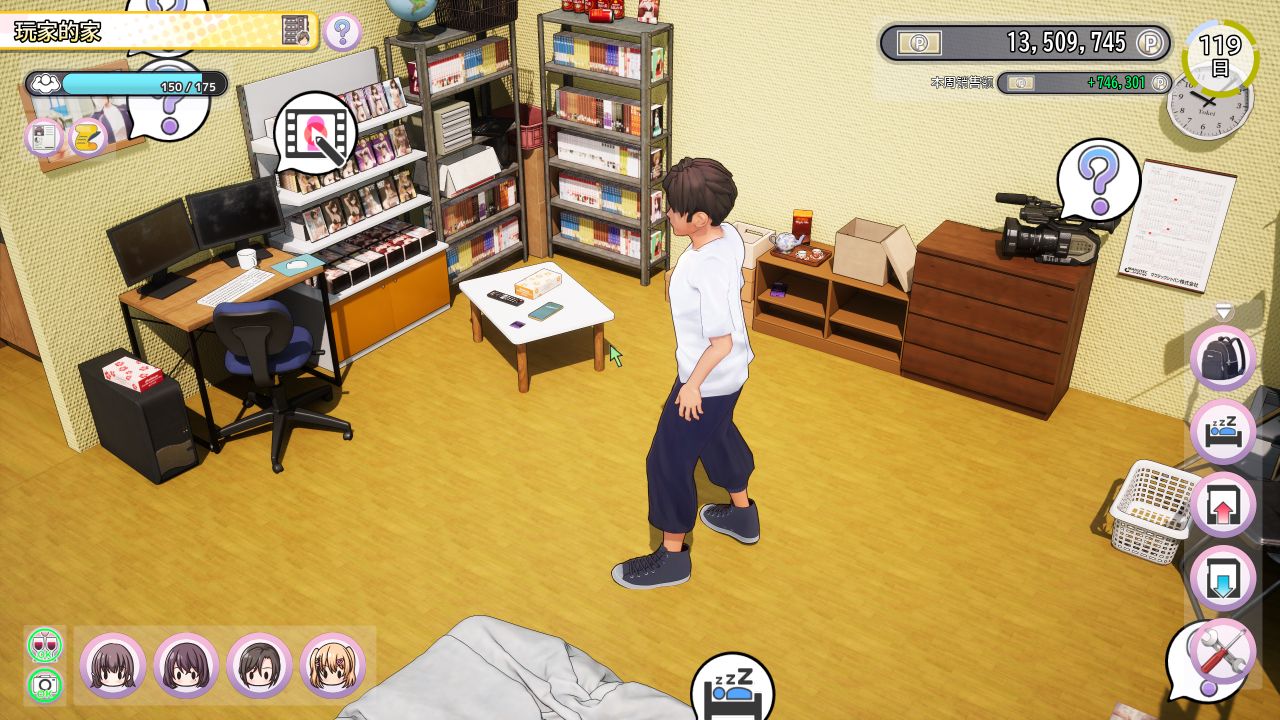Viewport: 1280px width, 720px height.
Task: Collapse the side menu with the small triangle
Action: click(1222, 311)
